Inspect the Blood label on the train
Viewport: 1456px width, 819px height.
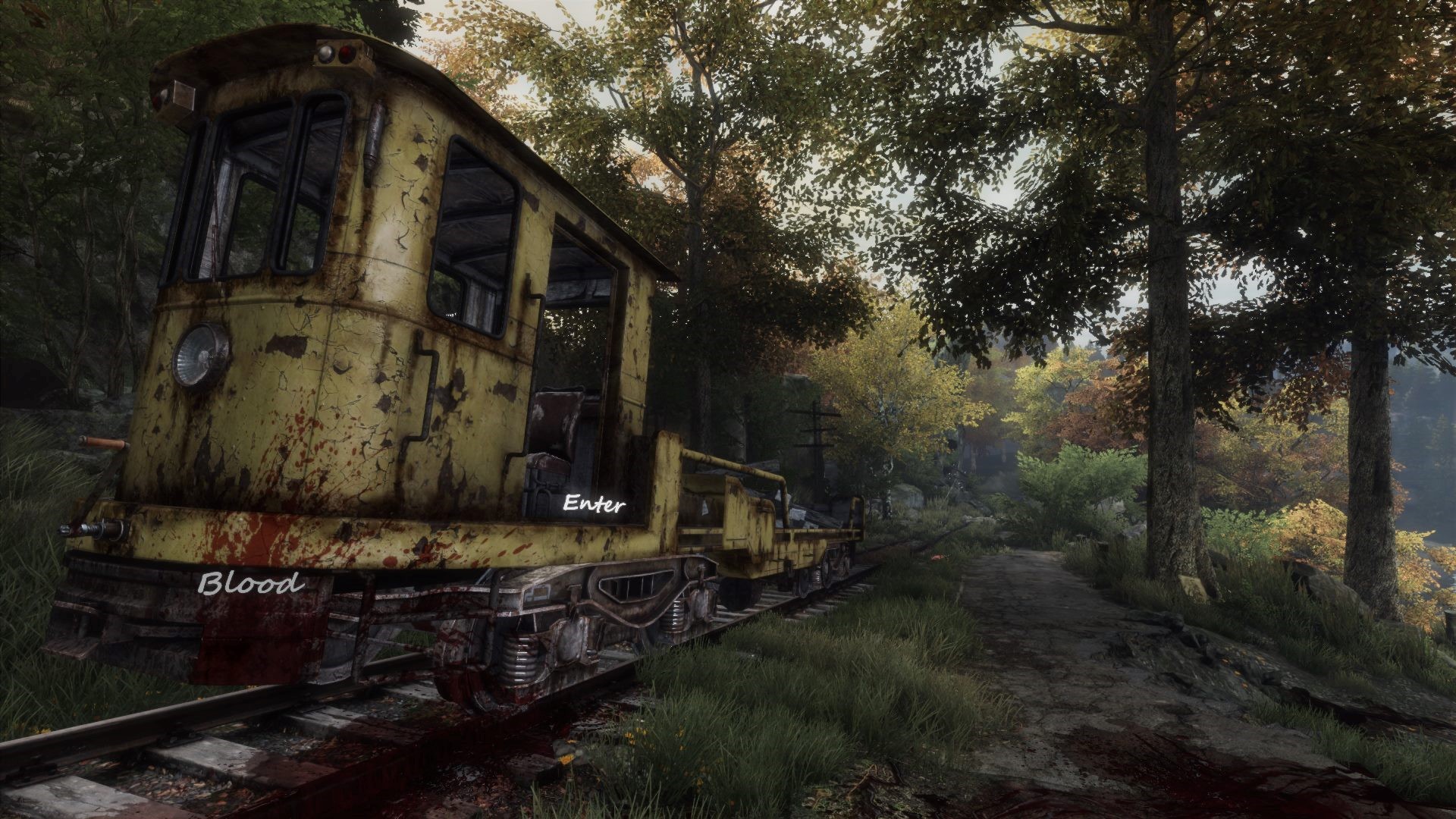(249, 583)
